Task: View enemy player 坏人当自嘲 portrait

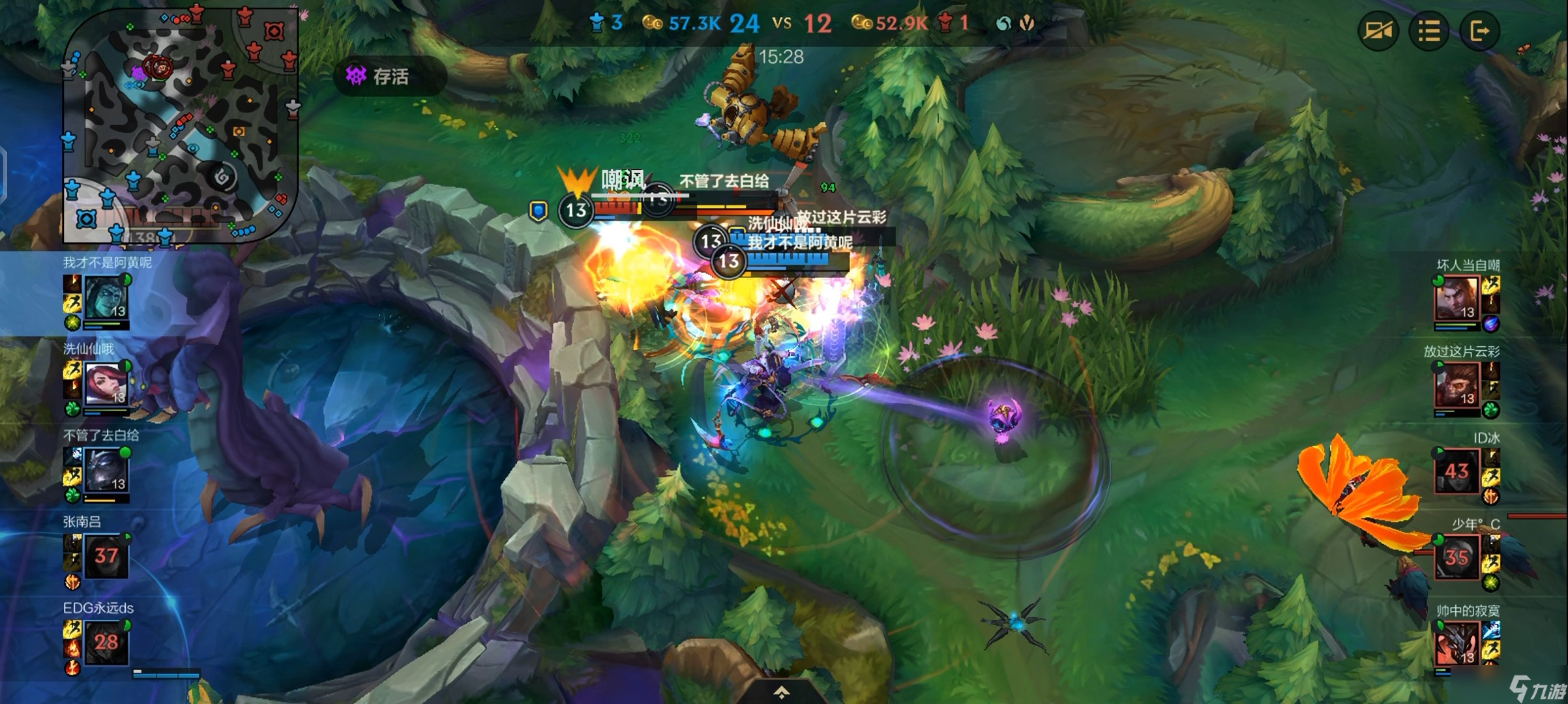Action: [x=1457, y=299]
